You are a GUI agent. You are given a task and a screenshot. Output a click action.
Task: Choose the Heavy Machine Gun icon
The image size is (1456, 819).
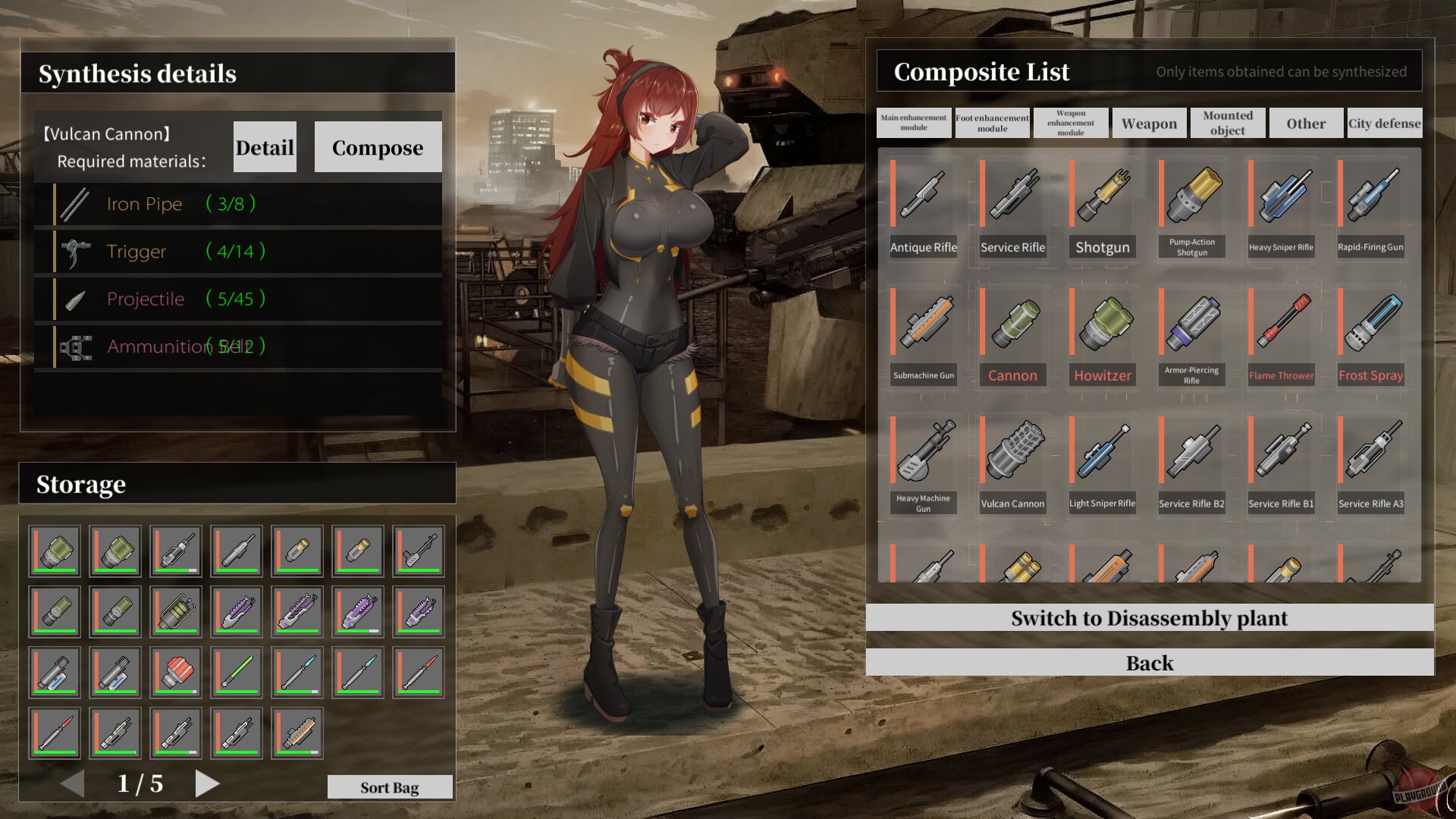pyautogui.click(x=923, y=455)
